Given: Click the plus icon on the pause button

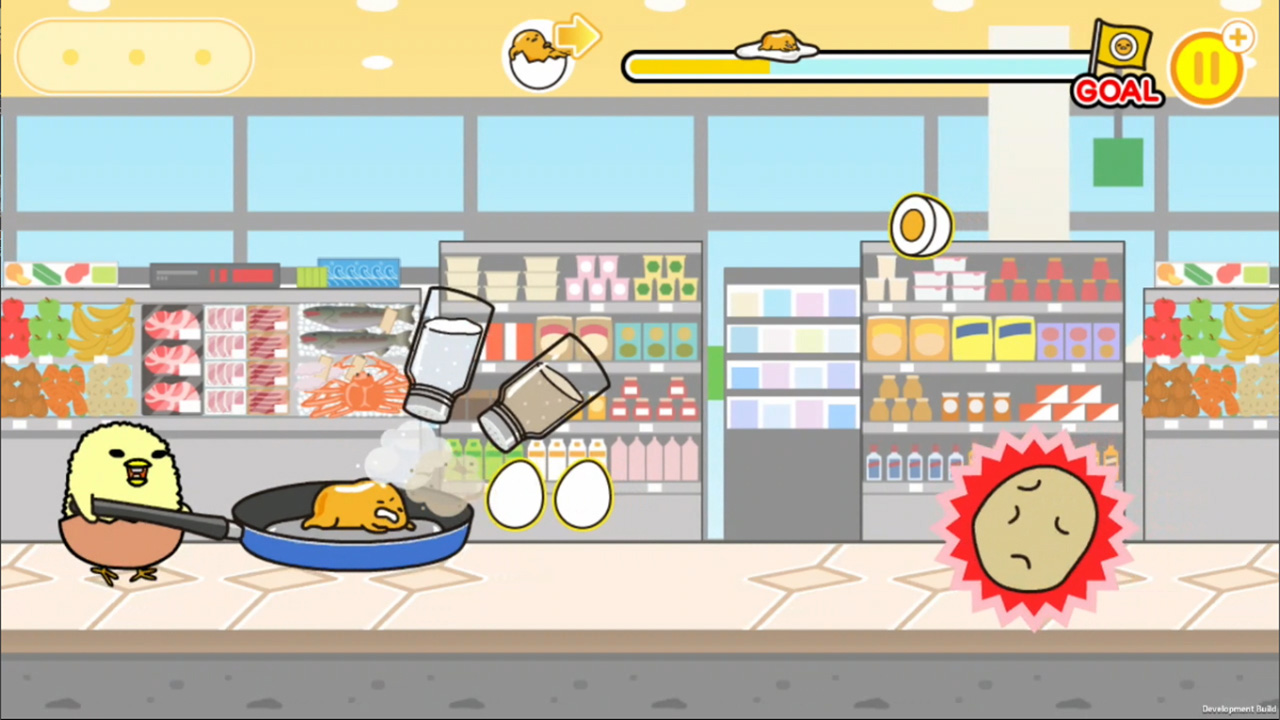Looking at the screenshot, I should [1238, 37].
